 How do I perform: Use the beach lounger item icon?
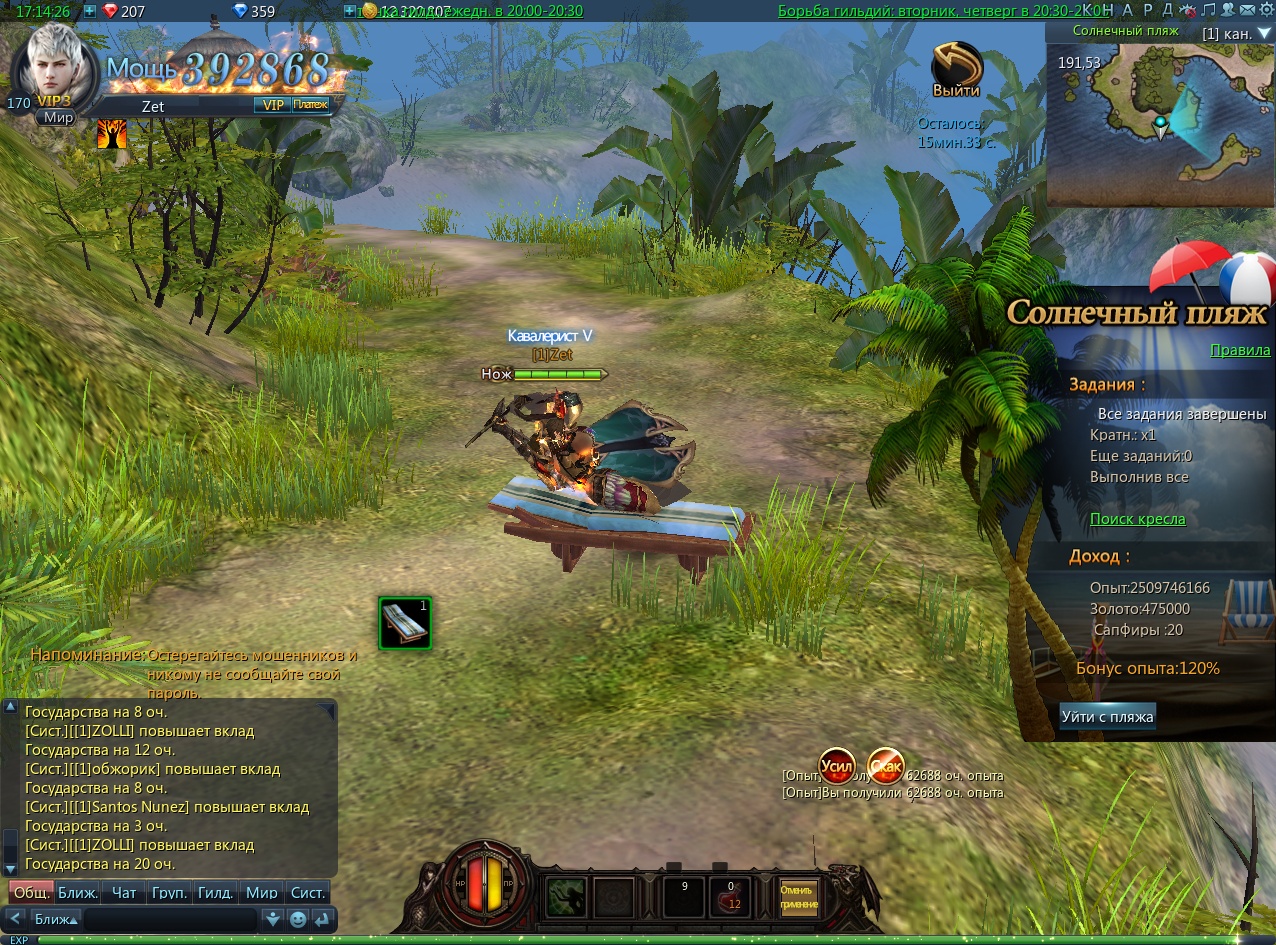(x=405, y=623)
